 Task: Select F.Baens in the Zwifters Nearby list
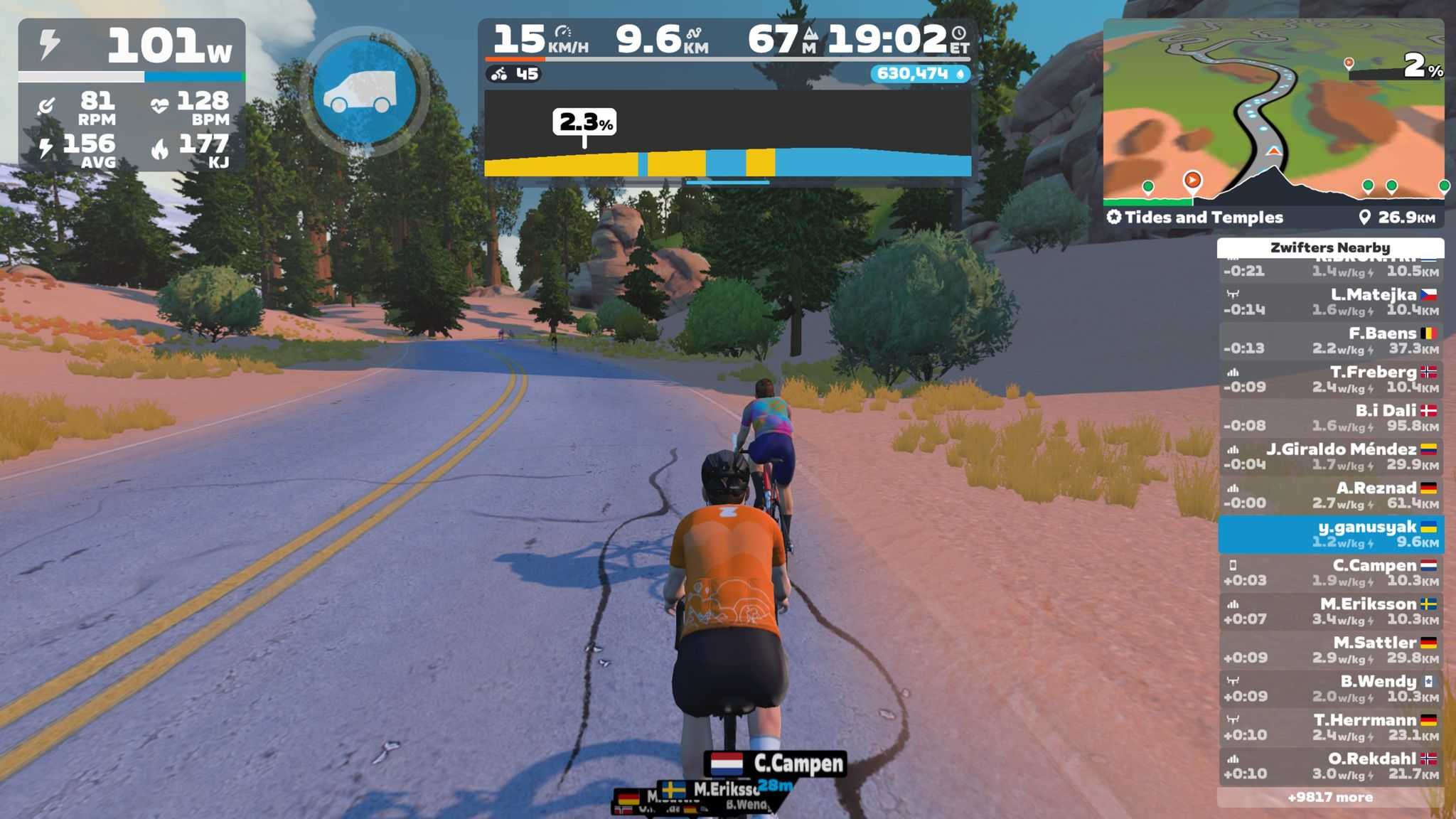point(1330,341)
